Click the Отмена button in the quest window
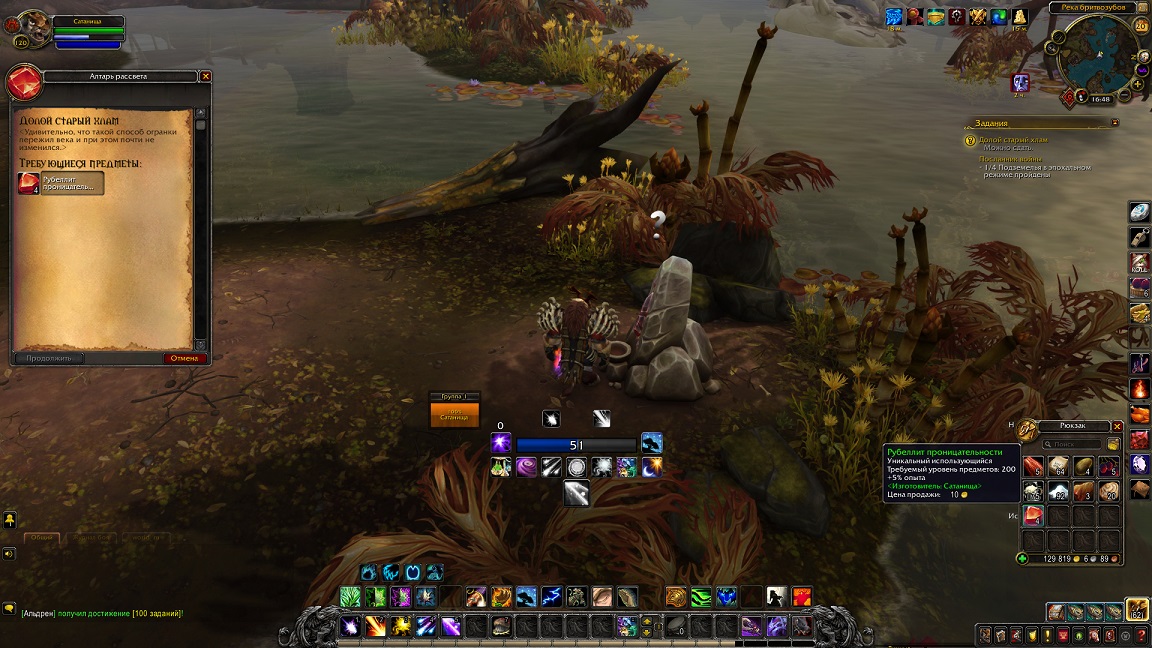Viewport: 1152px width, 648px height. click(185, 358)
